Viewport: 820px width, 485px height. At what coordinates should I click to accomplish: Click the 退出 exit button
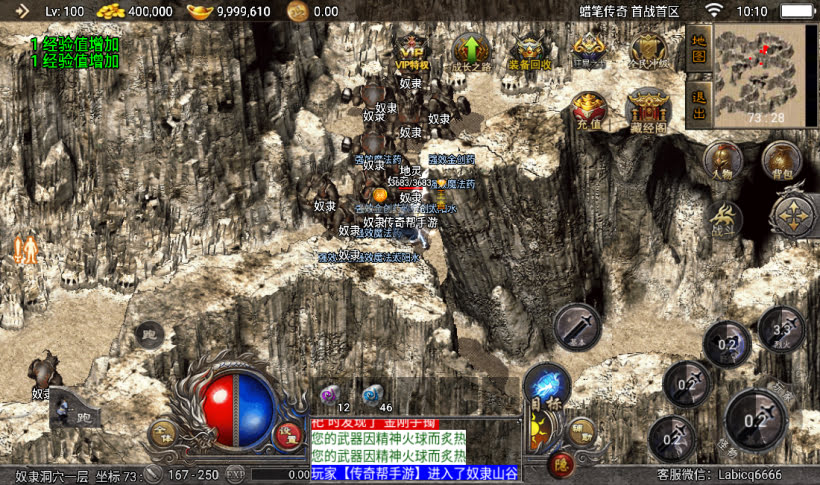pyautogui.click(x=699, y=105)
